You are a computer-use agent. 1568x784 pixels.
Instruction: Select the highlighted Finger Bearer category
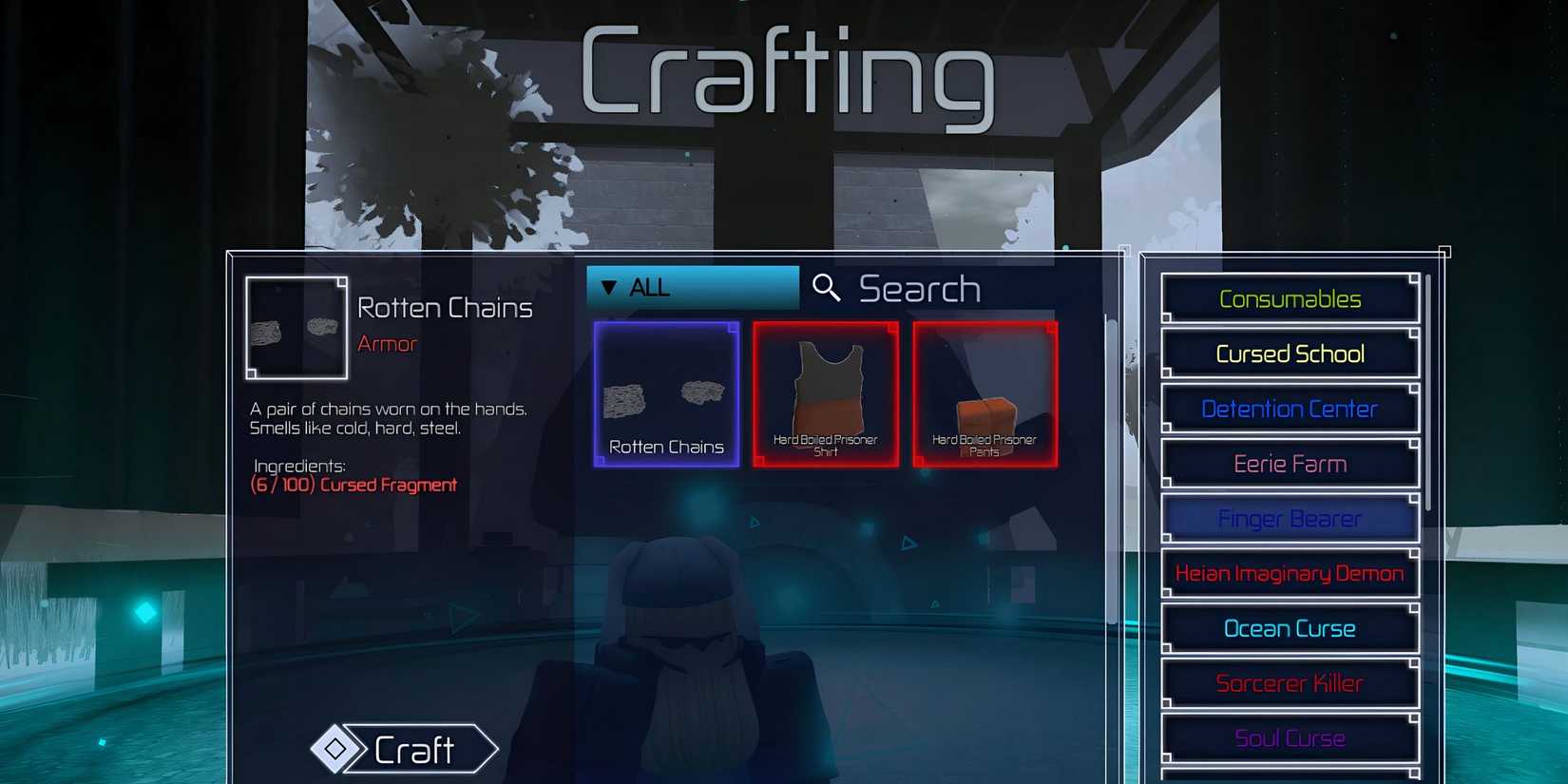1290,518
